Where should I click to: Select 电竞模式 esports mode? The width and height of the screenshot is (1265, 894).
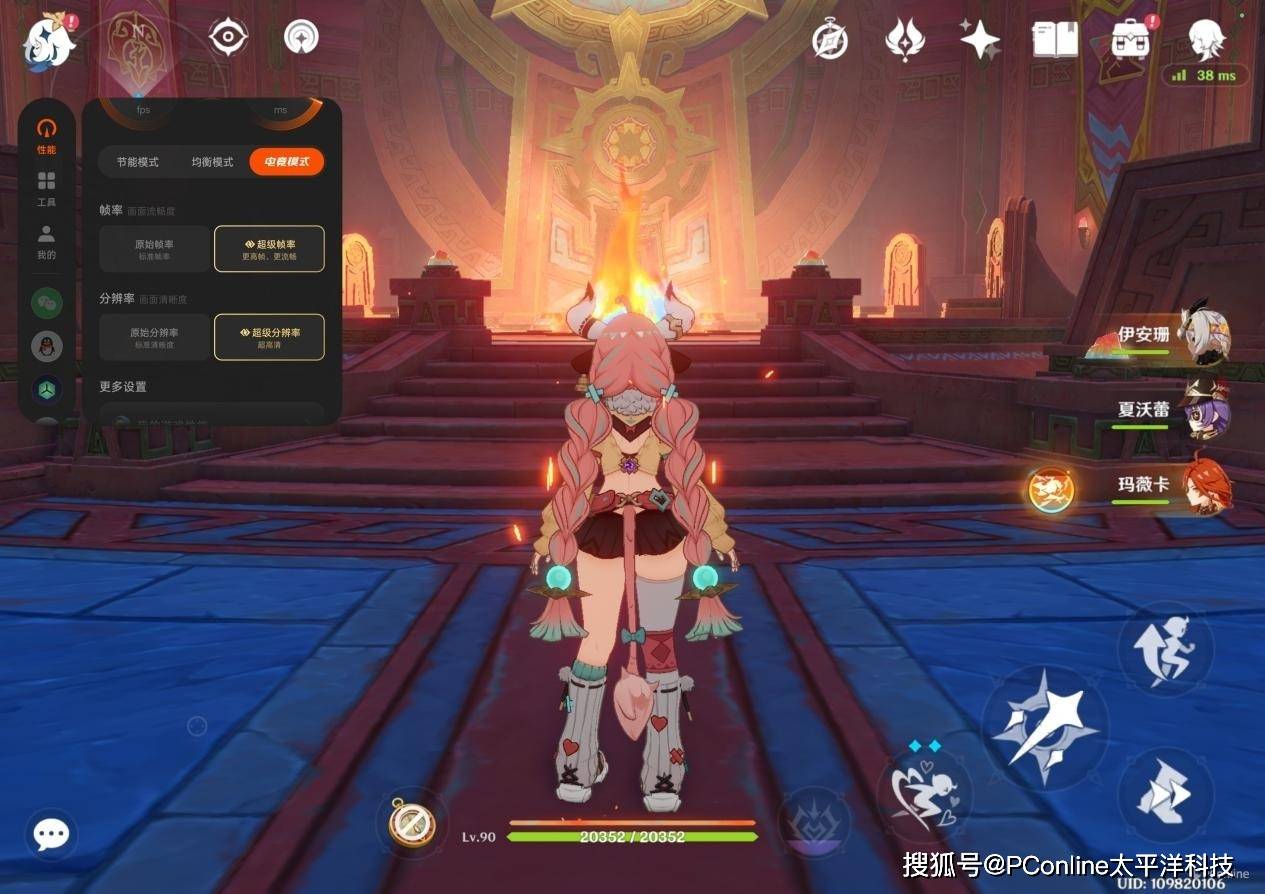[x=287, y=162]
